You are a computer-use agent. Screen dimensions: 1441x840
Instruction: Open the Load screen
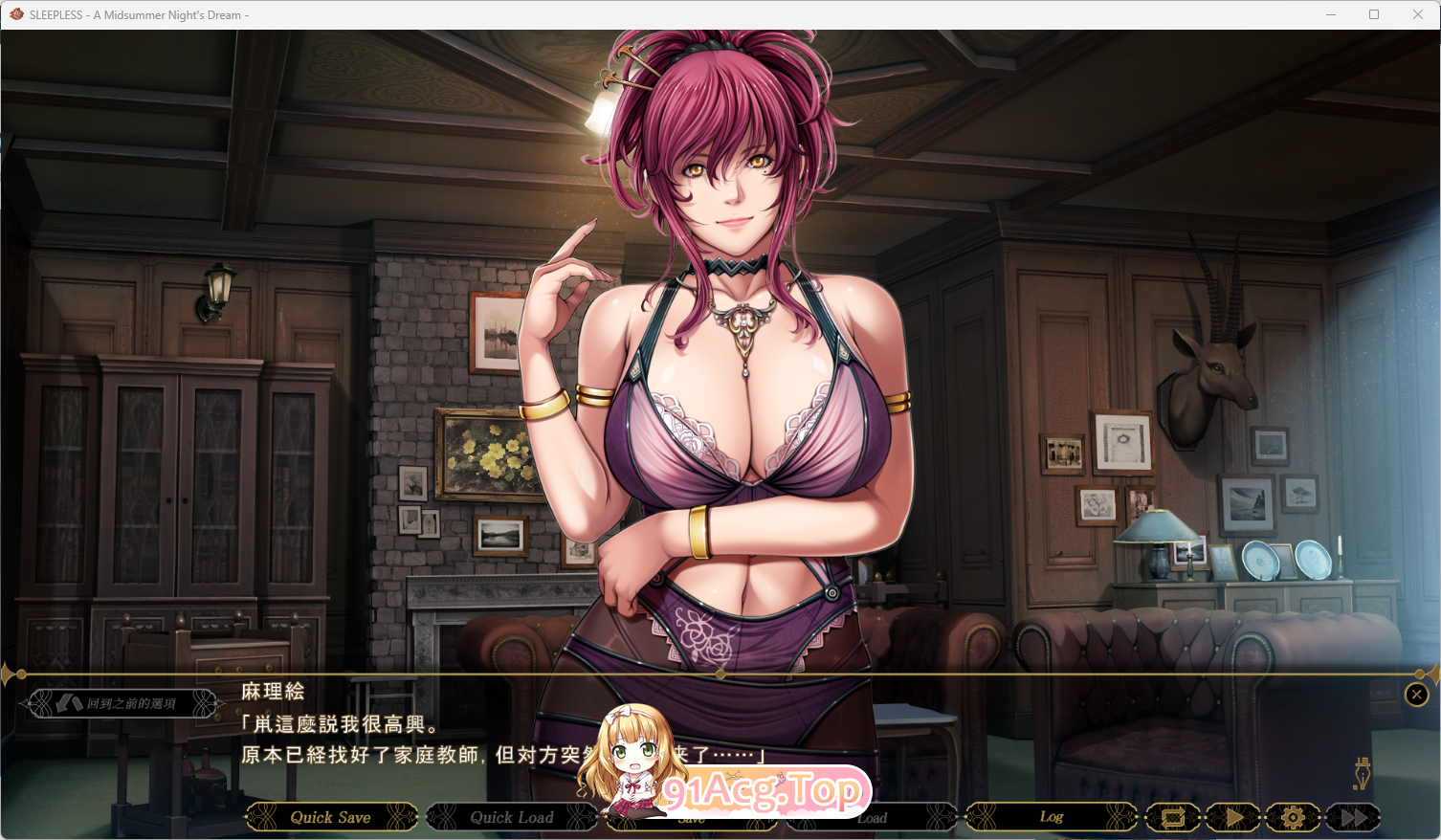(872, 817)
